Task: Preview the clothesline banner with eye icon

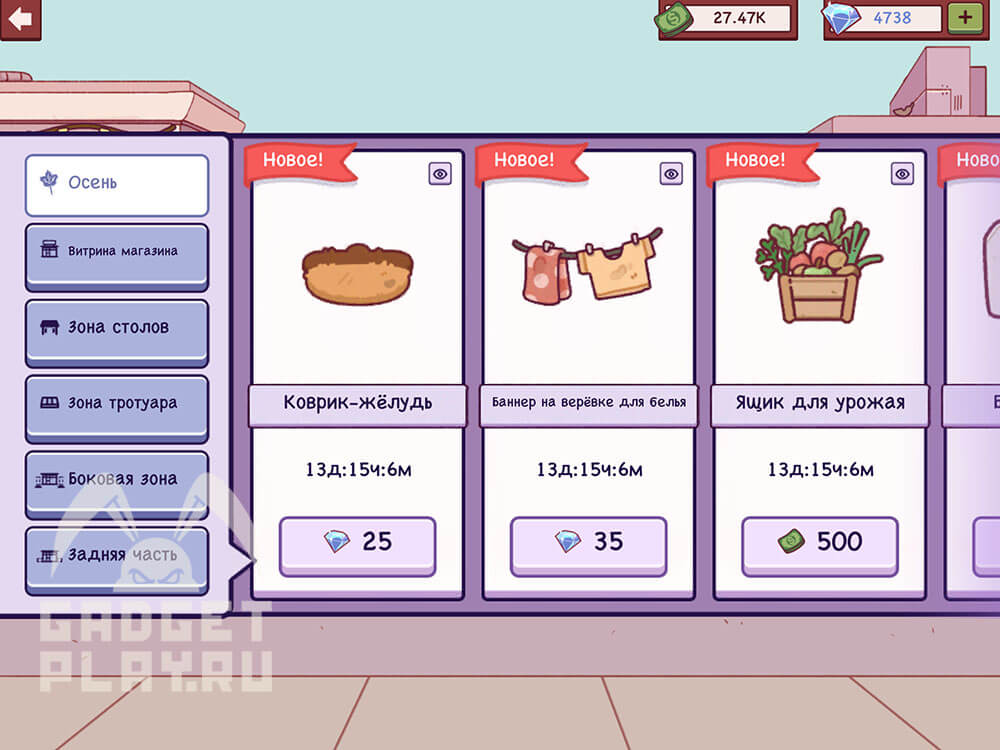Action: (x=671, y=174)
